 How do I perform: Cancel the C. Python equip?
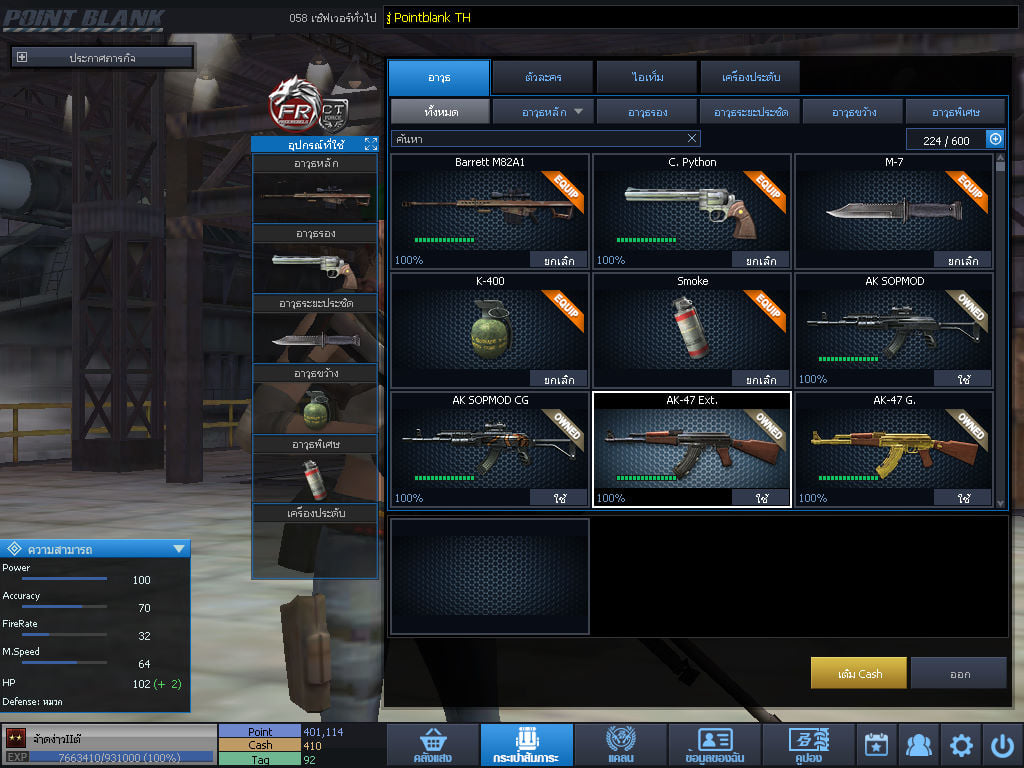[x=760, y=261]
